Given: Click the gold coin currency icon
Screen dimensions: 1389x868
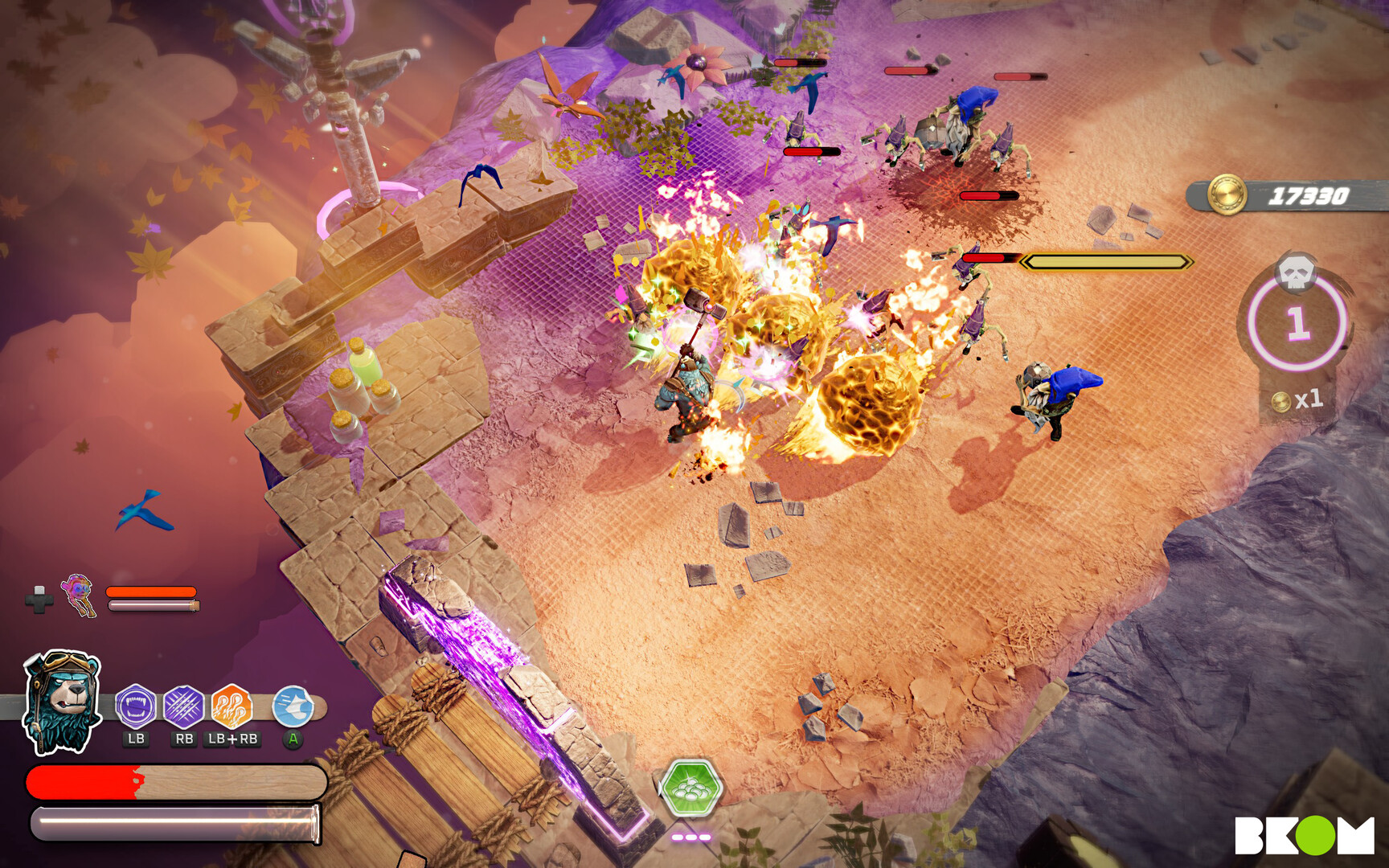Looking at the screenshot, I should pos(1227,195).
